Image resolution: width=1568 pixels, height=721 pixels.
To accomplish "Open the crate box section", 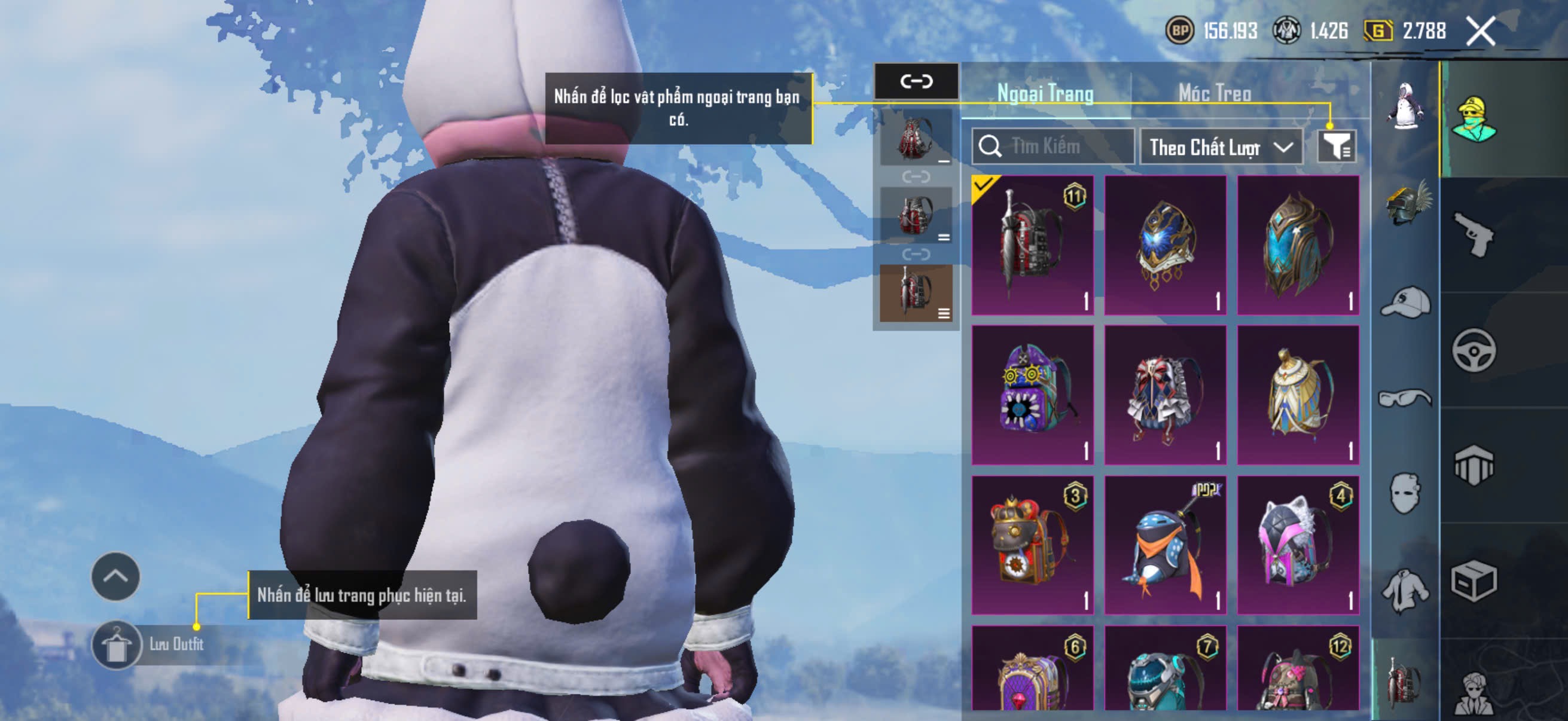I will point(1474,581).
